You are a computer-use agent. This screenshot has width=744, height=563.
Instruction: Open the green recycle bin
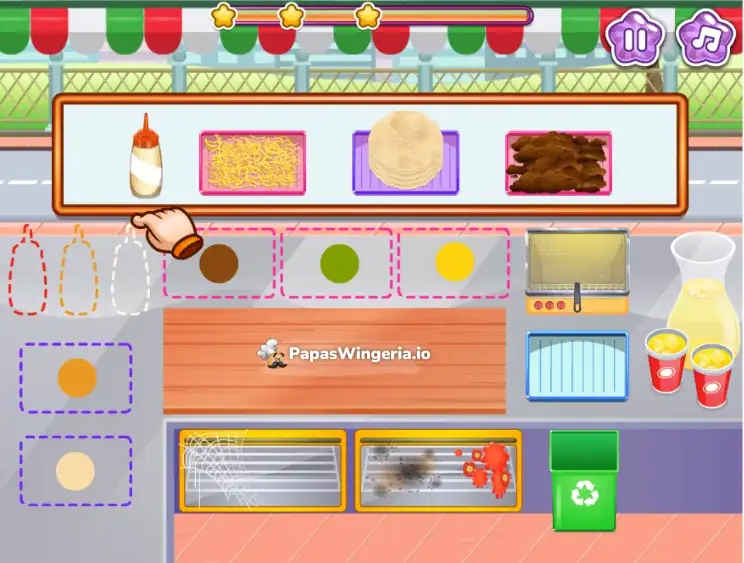[585, 480]
